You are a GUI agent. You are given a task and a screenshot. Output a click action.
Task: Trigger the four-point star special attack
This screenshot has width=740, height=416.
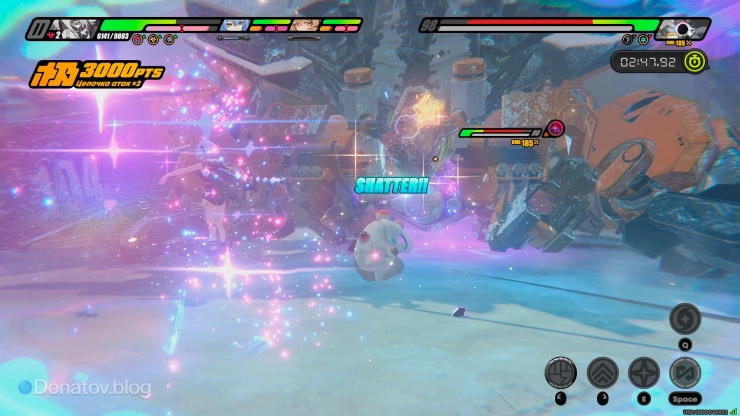pos(643,373)
